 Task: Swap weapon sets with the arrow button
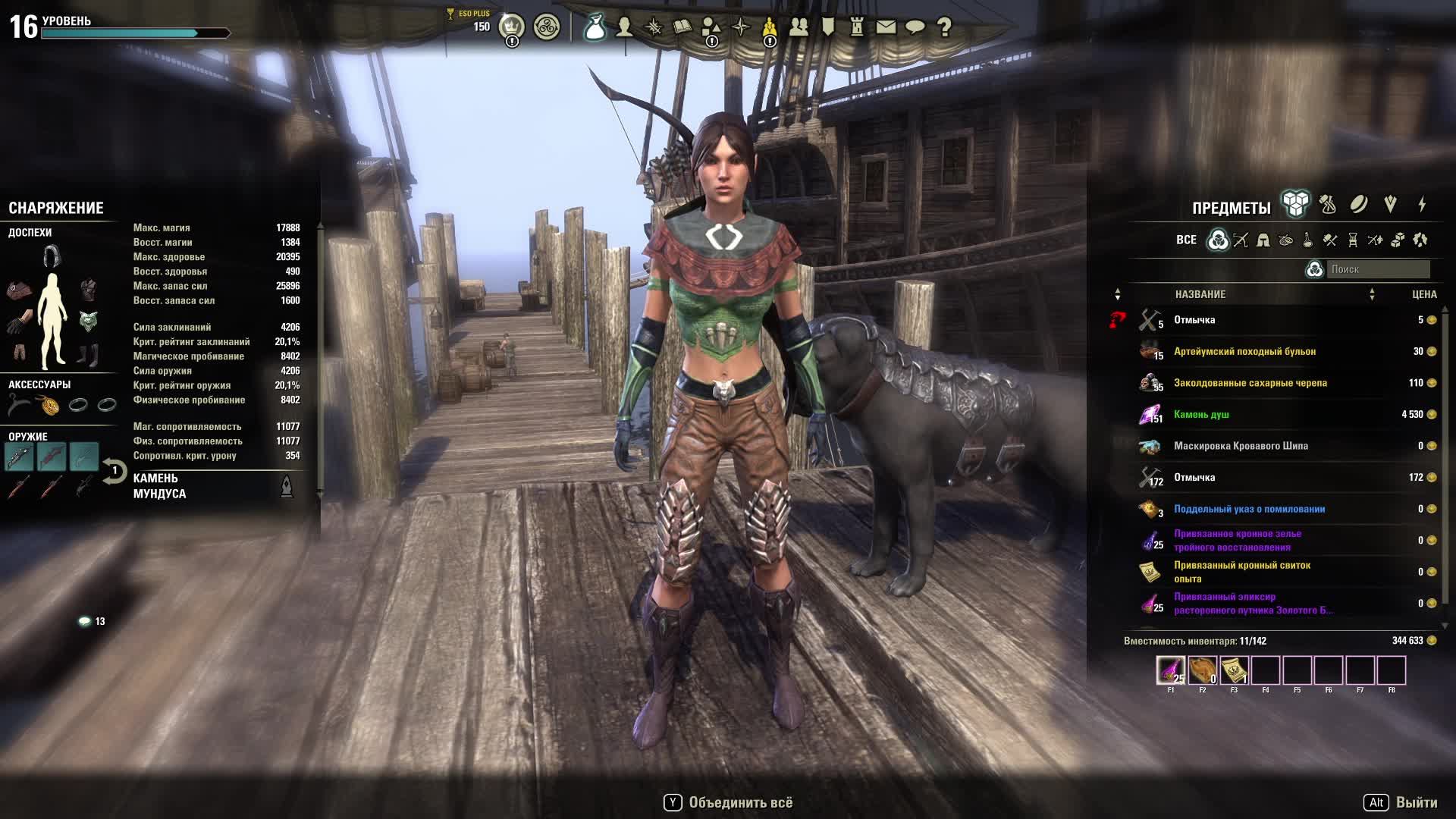click(114, 472)
